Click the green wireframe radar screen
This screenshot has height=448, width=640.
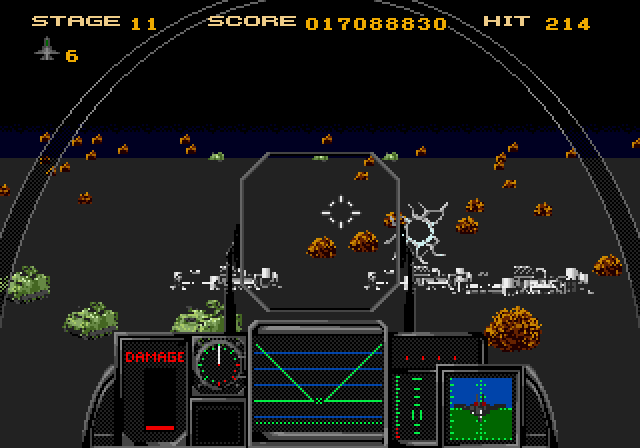[x=318, y=372]
